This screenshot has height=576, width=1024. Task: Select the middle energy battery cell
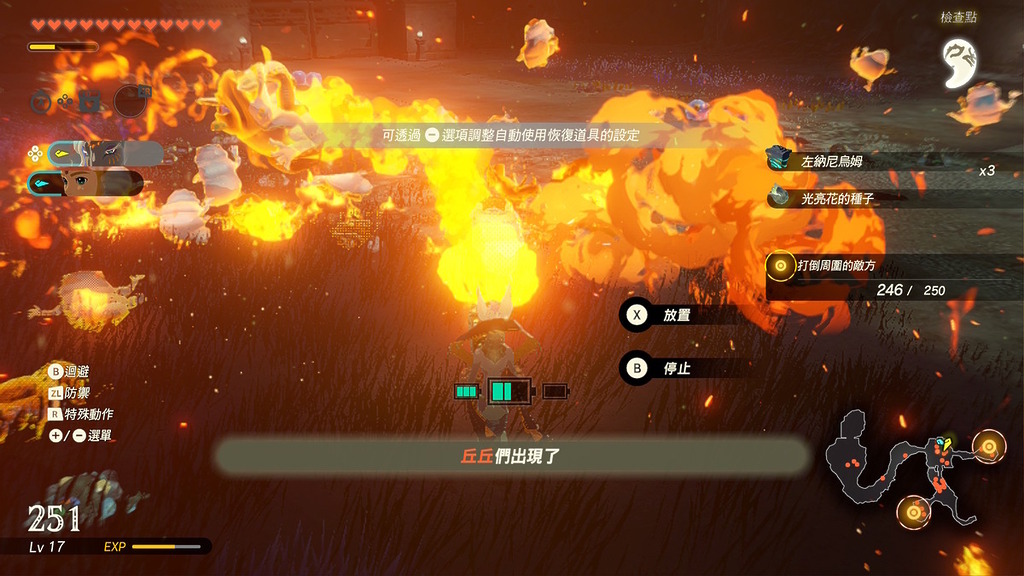pos(510,391)
